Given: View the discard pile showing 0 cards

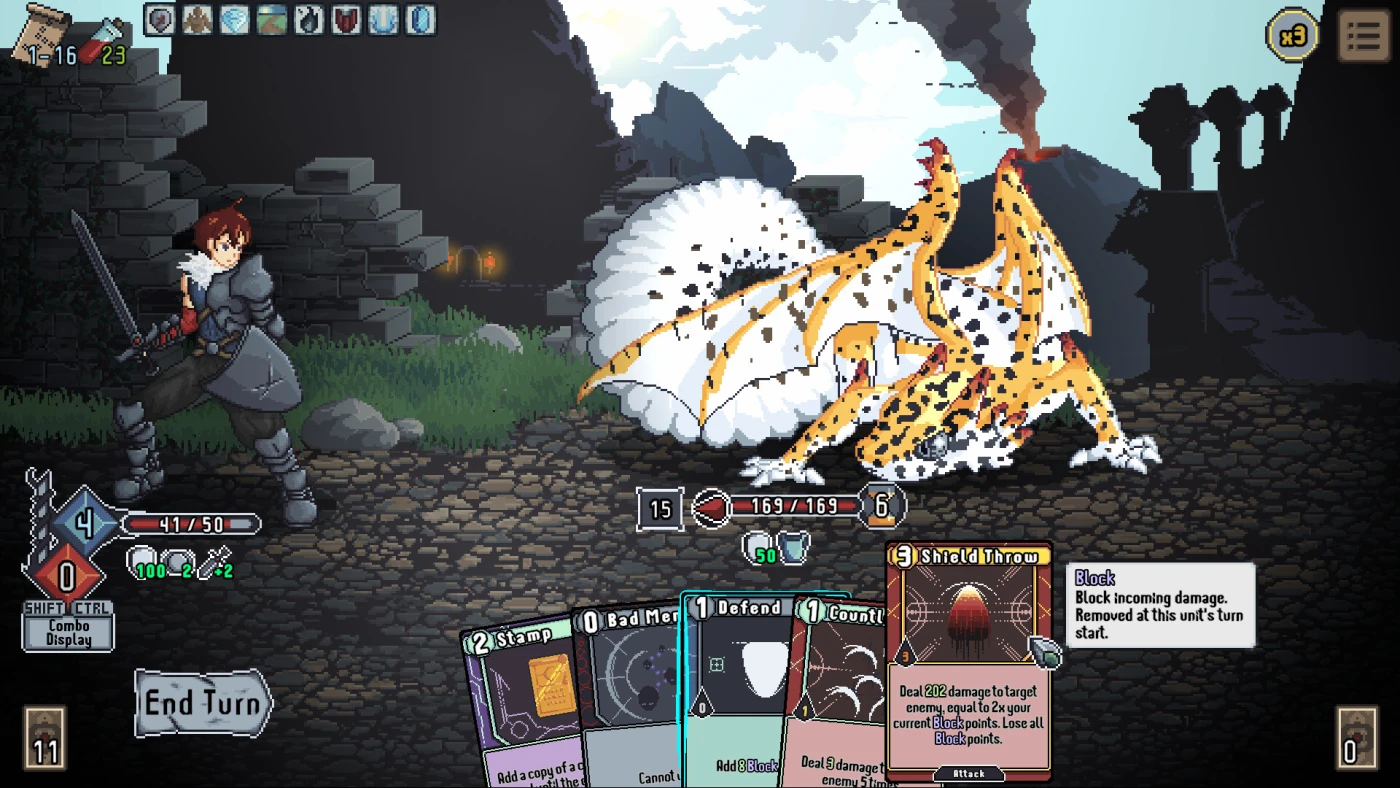Looking at the screenshot, I should click(x=1355, y=738).
